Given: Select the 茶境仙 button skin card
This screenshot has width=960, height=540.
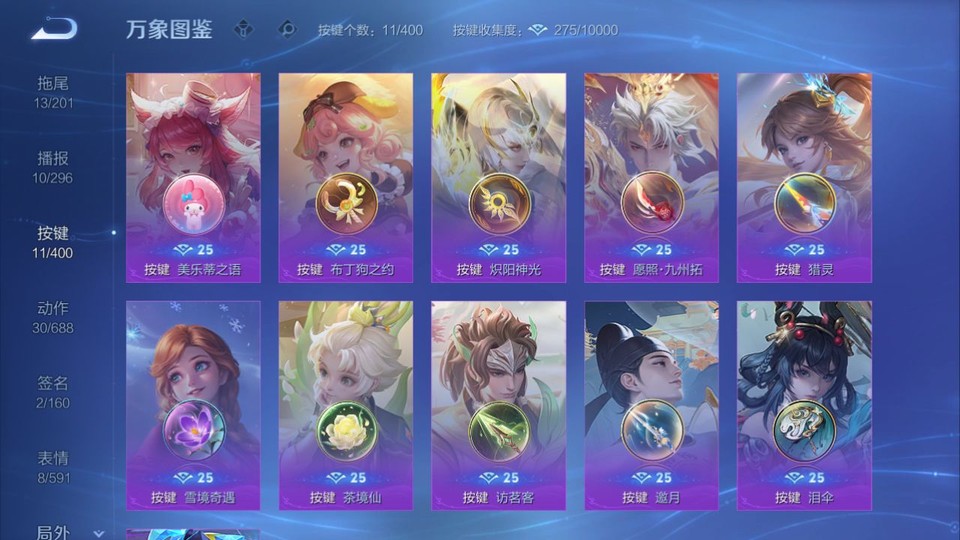Looking at the screenshot, I should point(346,405).
